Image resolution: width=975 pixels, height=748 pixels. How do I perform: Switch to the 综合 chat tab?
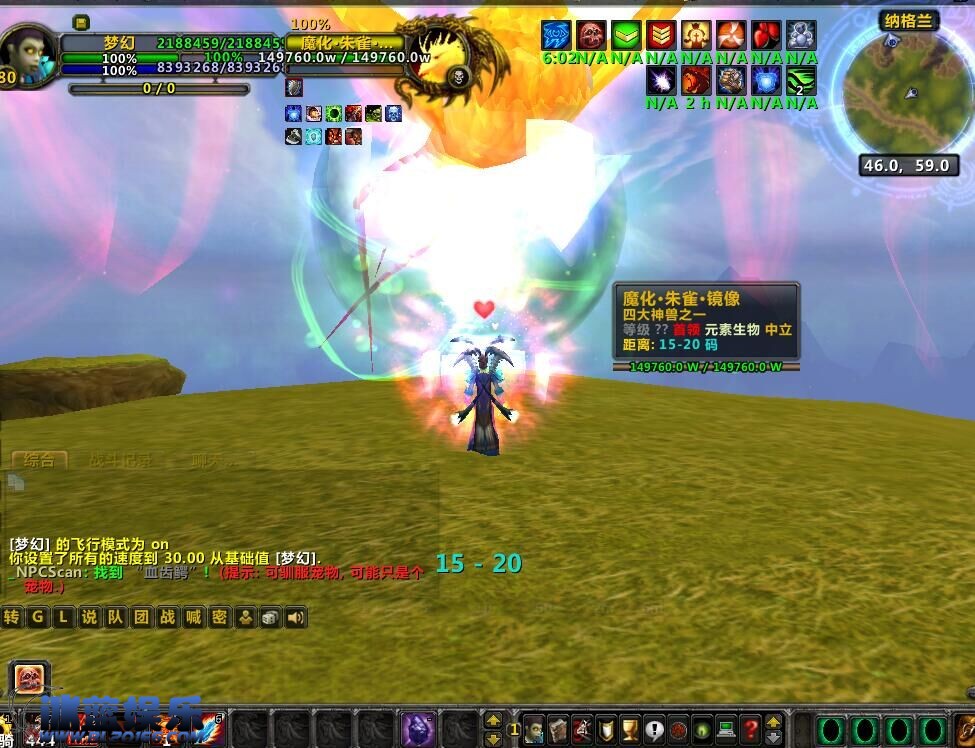(39, 460)
